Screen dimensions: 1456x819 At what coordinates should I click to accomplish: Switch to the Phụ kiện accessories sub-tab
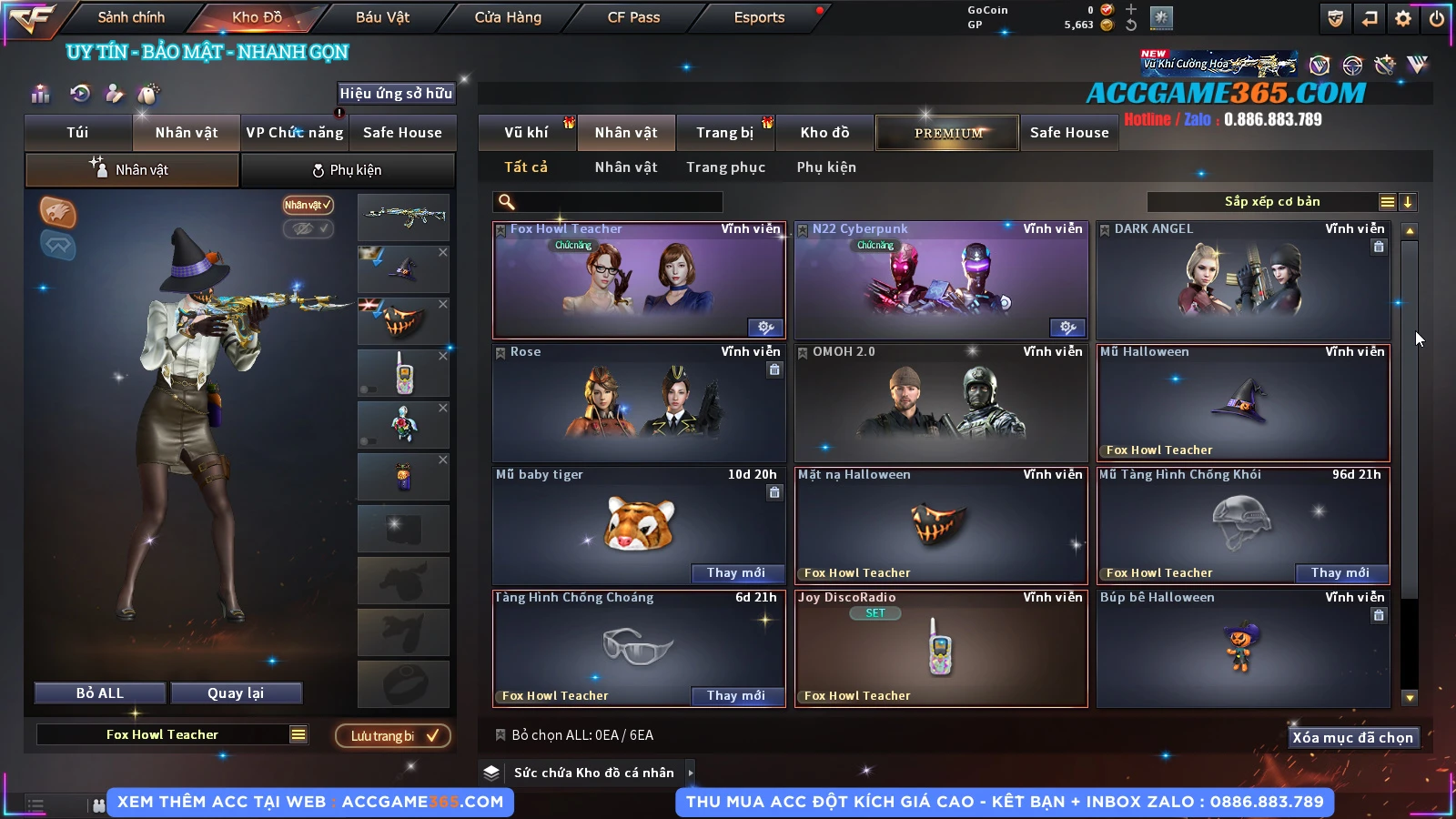click(x=348, y=170)
